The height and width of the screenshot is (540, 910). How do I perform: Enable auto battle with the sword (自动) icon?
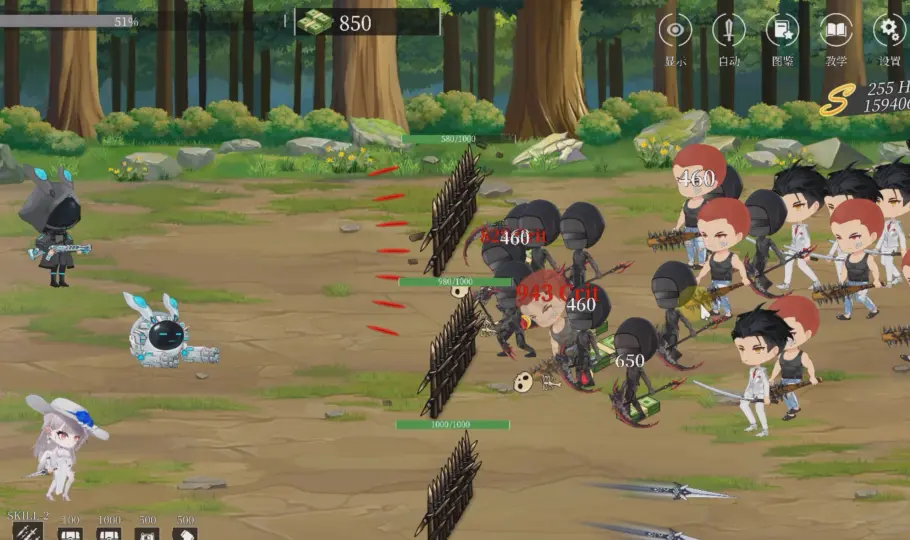click(729, 31)
